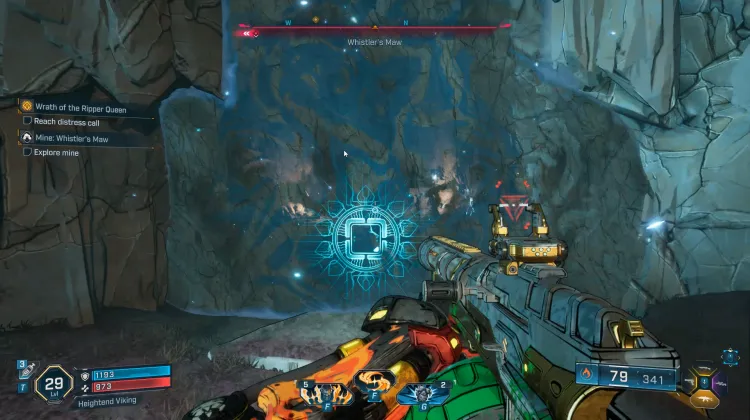Select the top weapon slot in wheel
The image size is (750, 420).
(705, 367)
